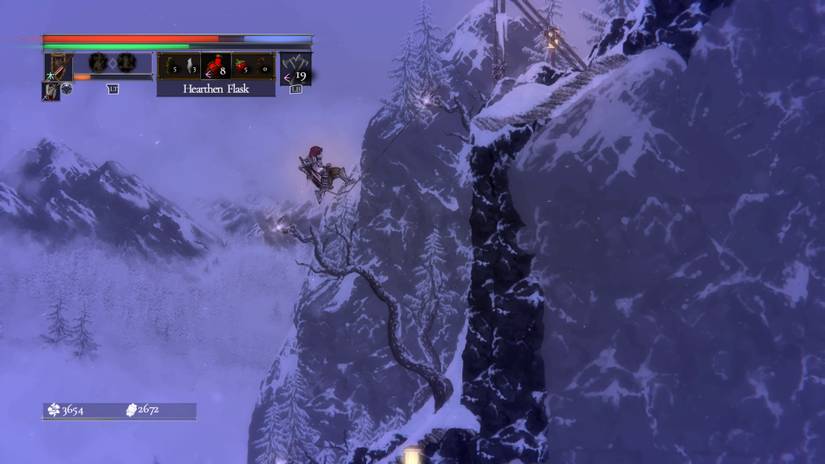
Task: Select the secondary weapon icon below portrait
Action: 50,90
